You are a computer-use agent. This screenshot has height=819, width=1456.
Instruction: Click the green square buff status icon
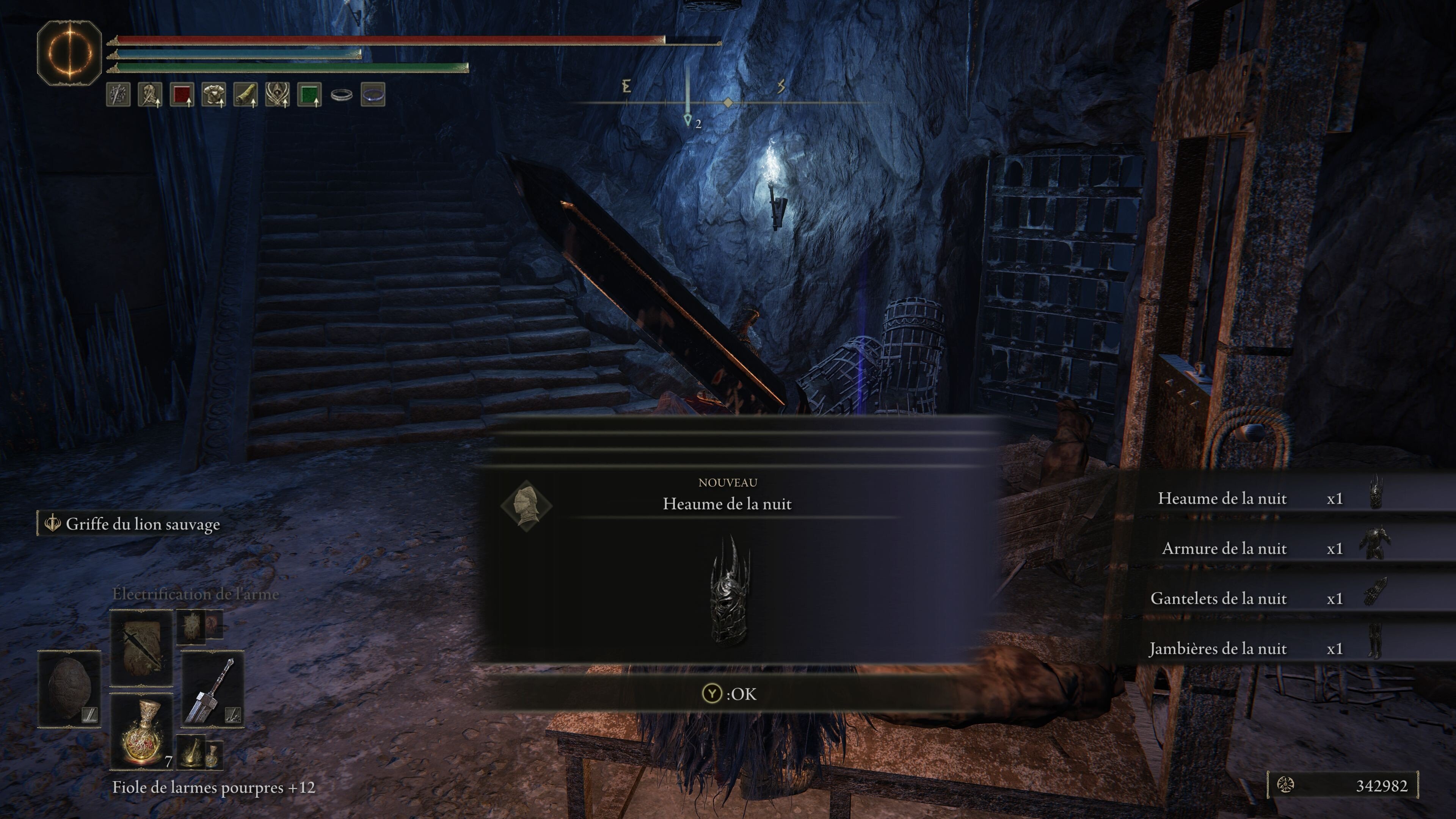point(309,94)
